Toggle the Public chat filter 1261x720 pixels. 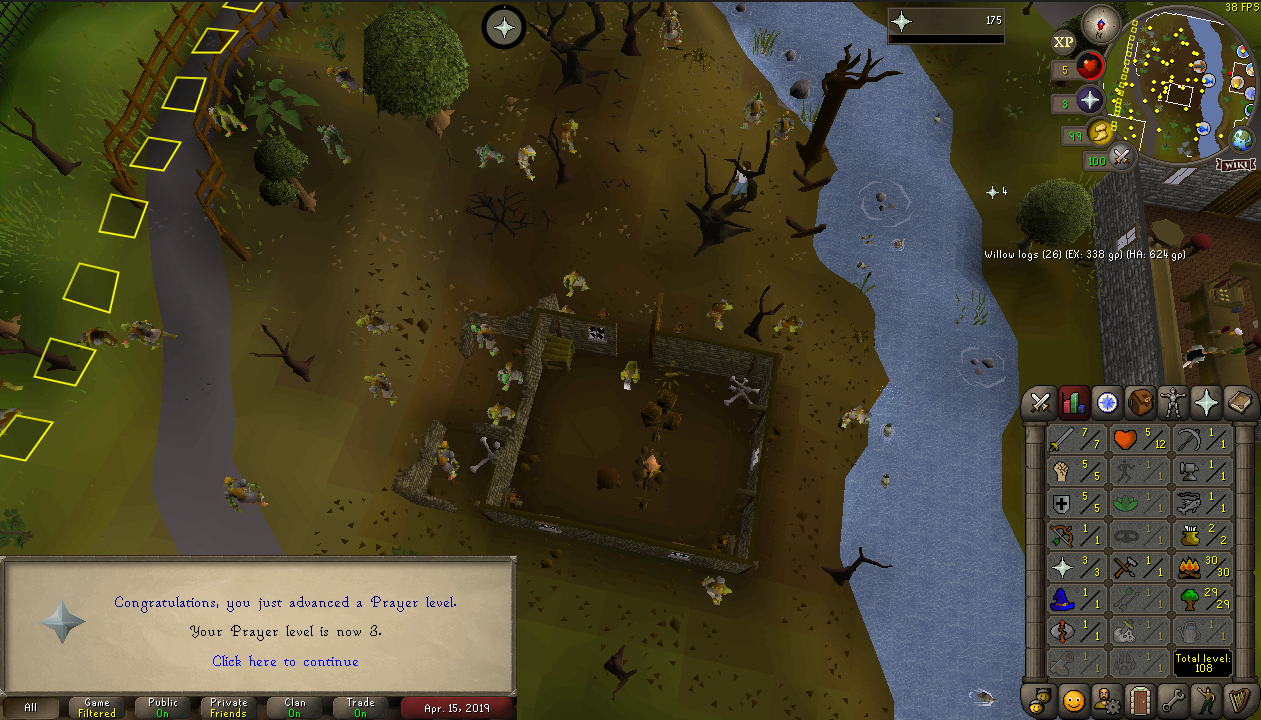163,707
